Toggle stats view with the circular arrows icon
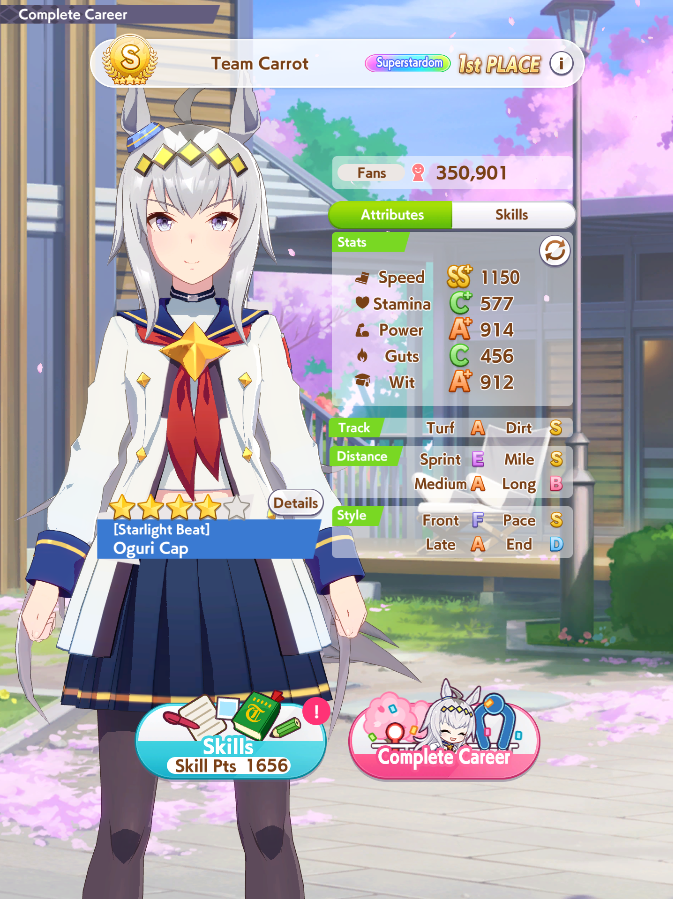Viewport: 673px width, 899px height. (555, 252)
